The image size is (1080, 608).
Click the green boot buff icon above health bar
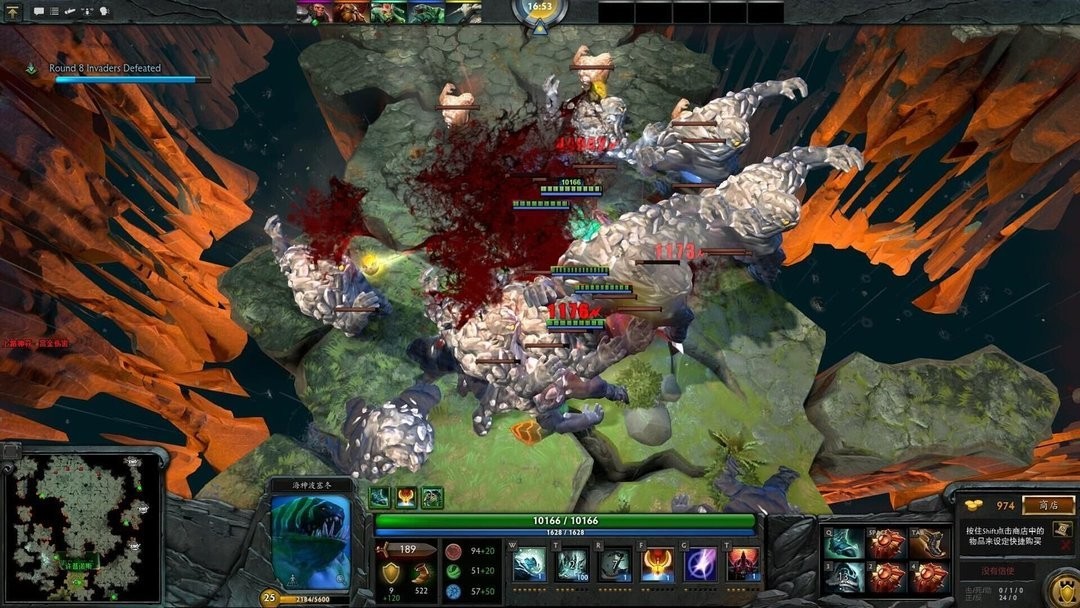[380, 497]
